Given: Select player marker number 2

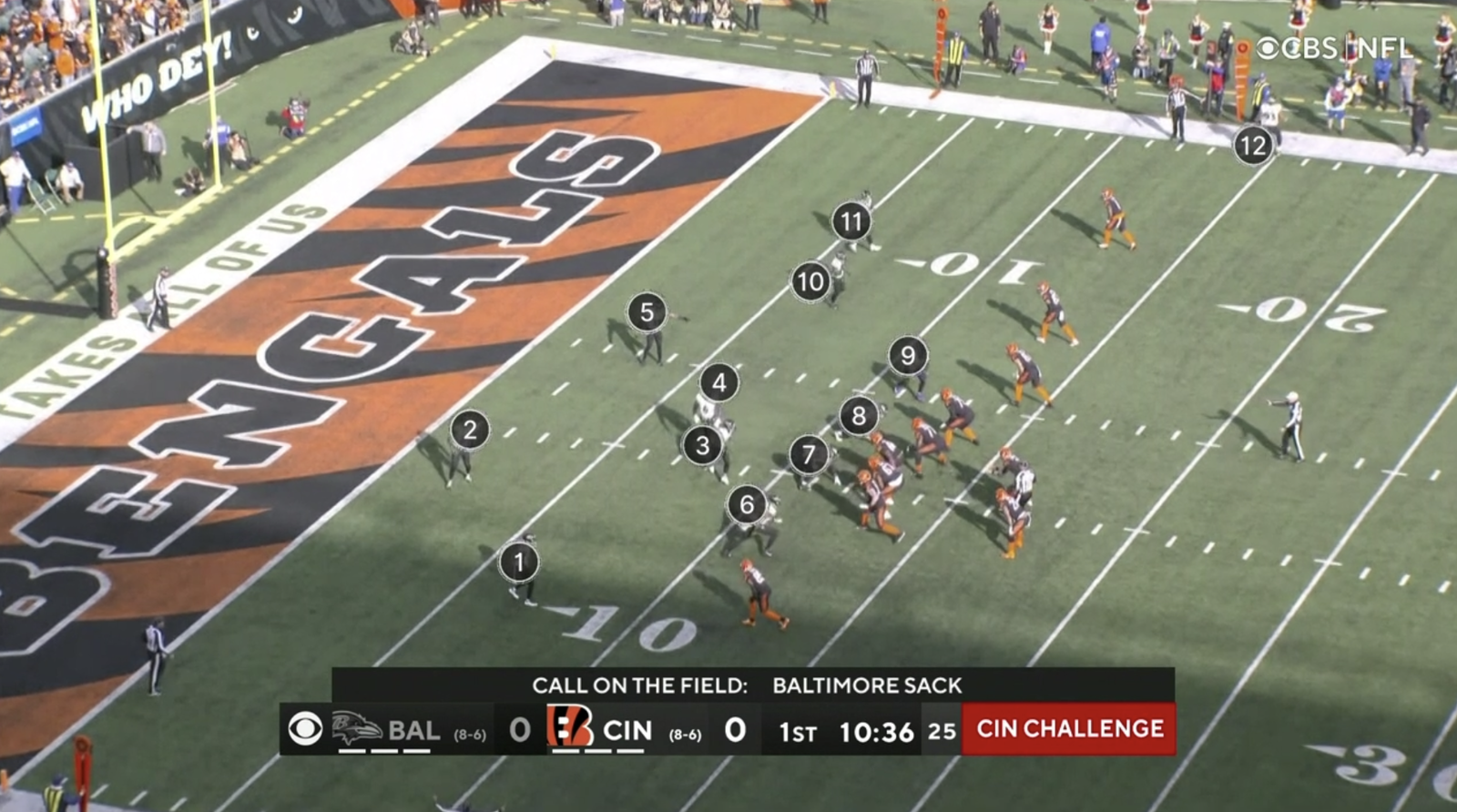Looking at the screenshot, I should 470,430.
